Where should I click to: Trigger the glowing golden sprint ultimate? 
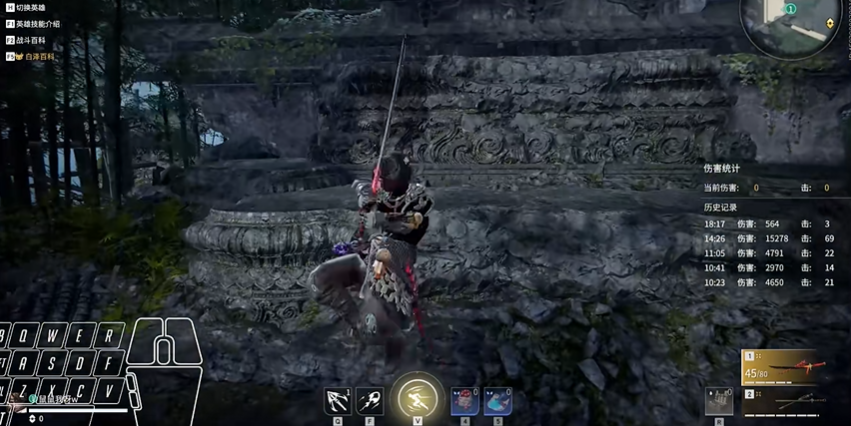[417, 399]
